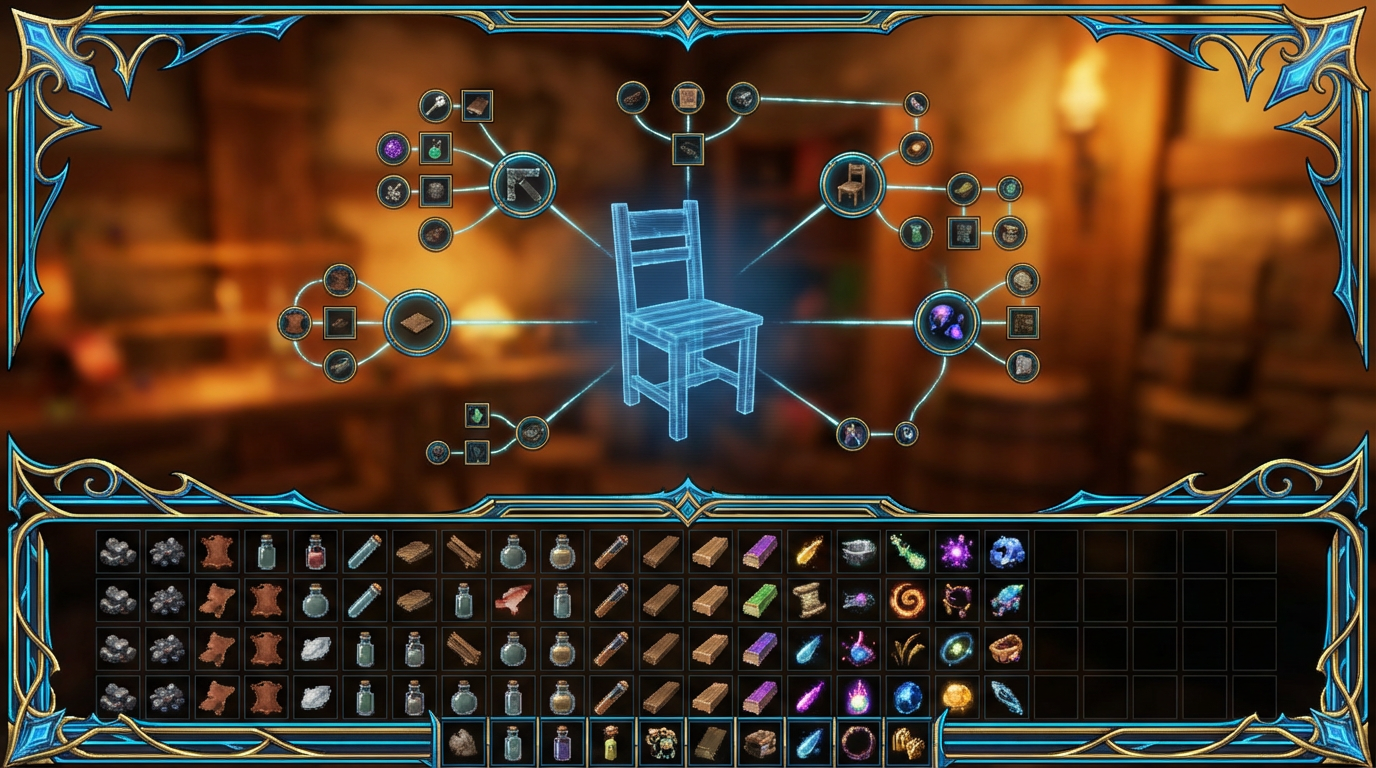Choose the grey rock hotbar slot

[463, 743]
